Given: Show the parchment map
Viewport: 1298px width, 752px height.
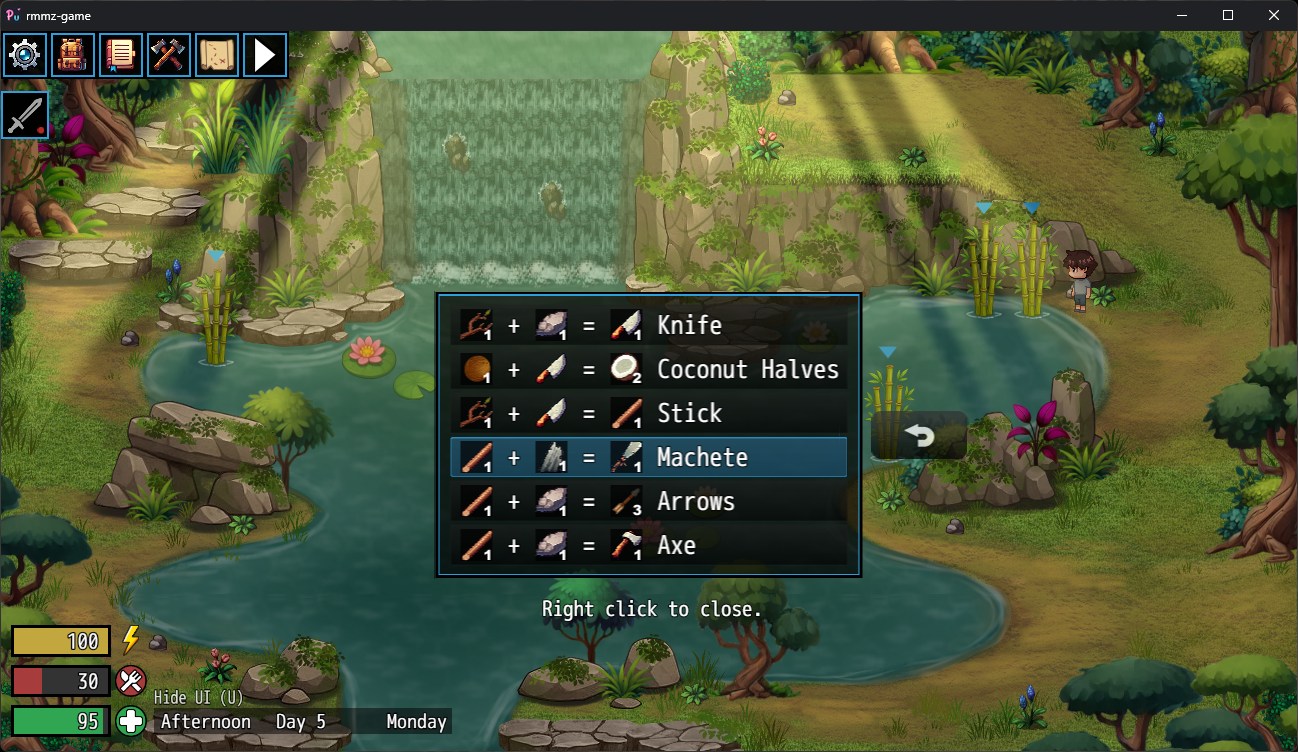Looking at the screenshot, I should pos(216,55).
